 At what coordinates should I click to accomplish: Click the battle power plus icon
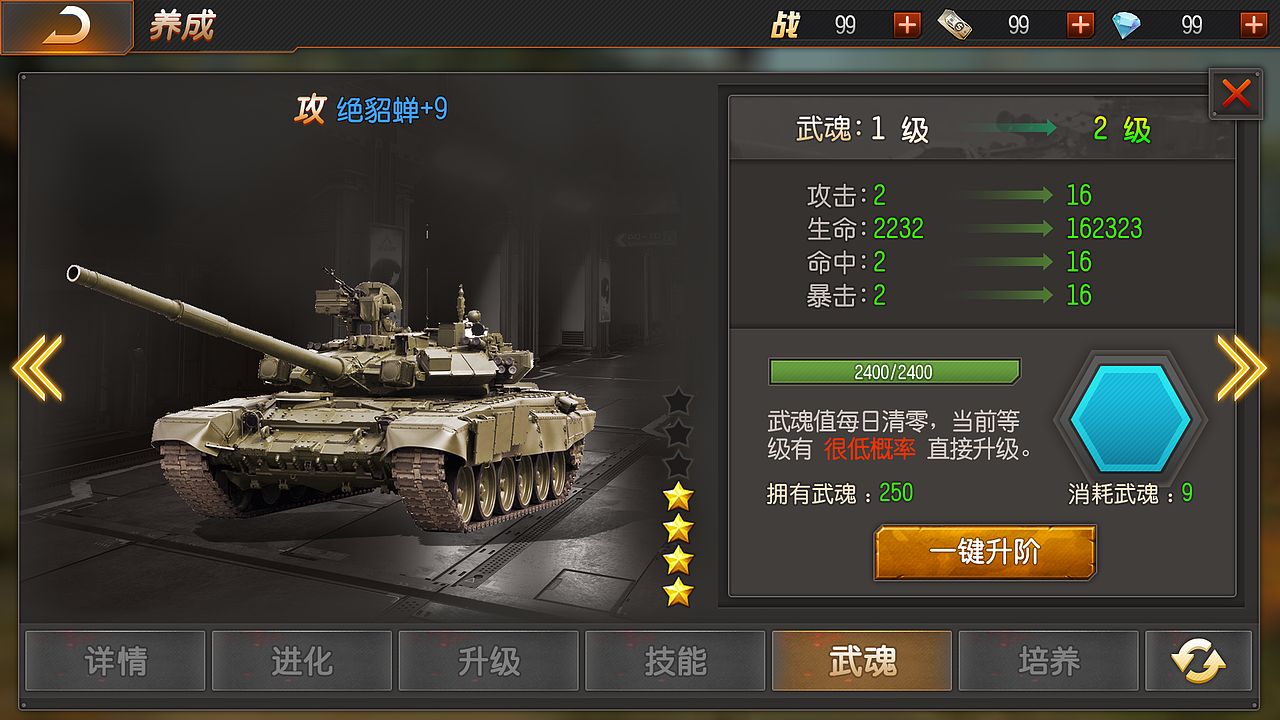point(905,24)
